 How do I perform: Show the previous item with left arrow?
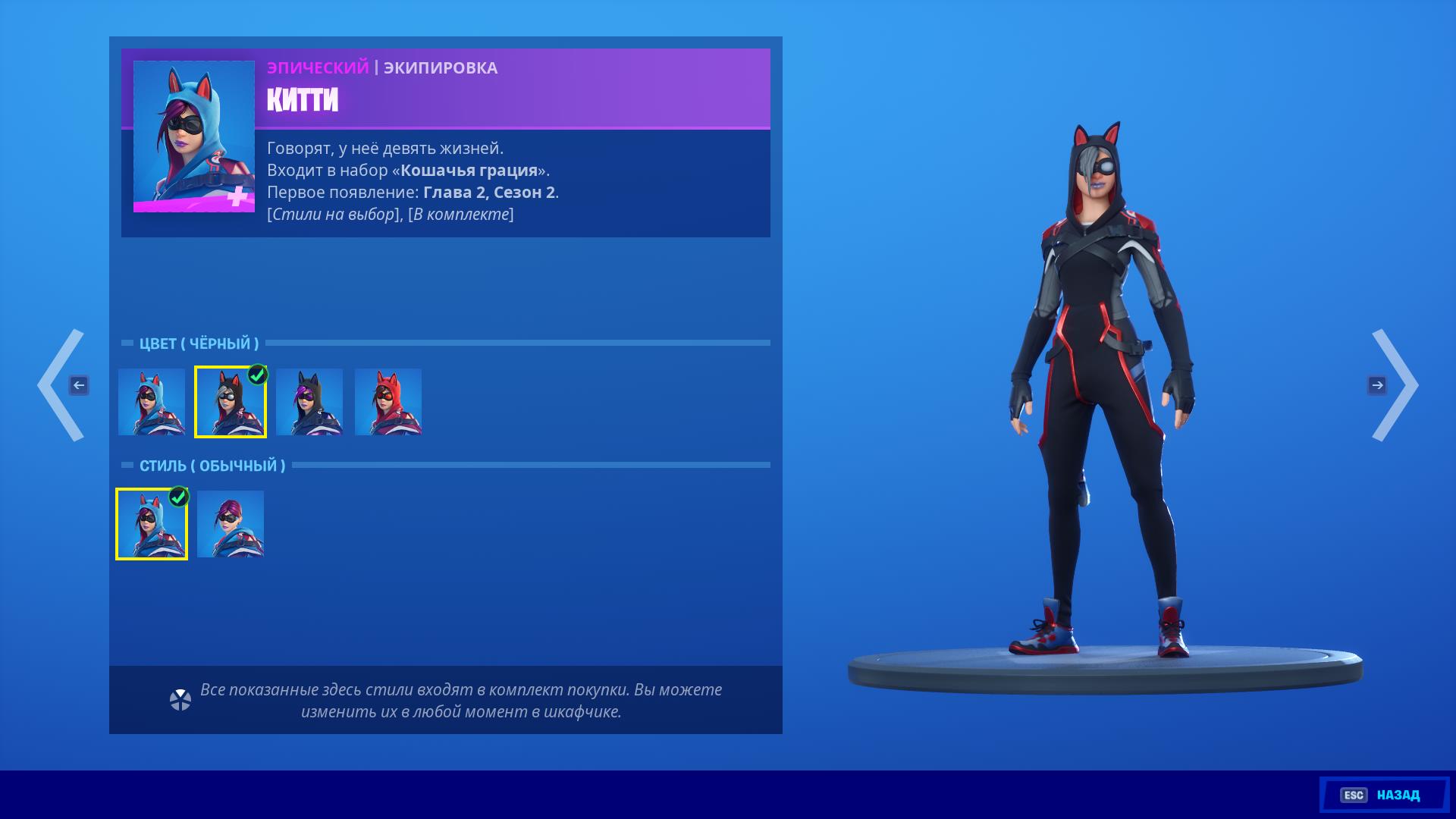point(62,385)
